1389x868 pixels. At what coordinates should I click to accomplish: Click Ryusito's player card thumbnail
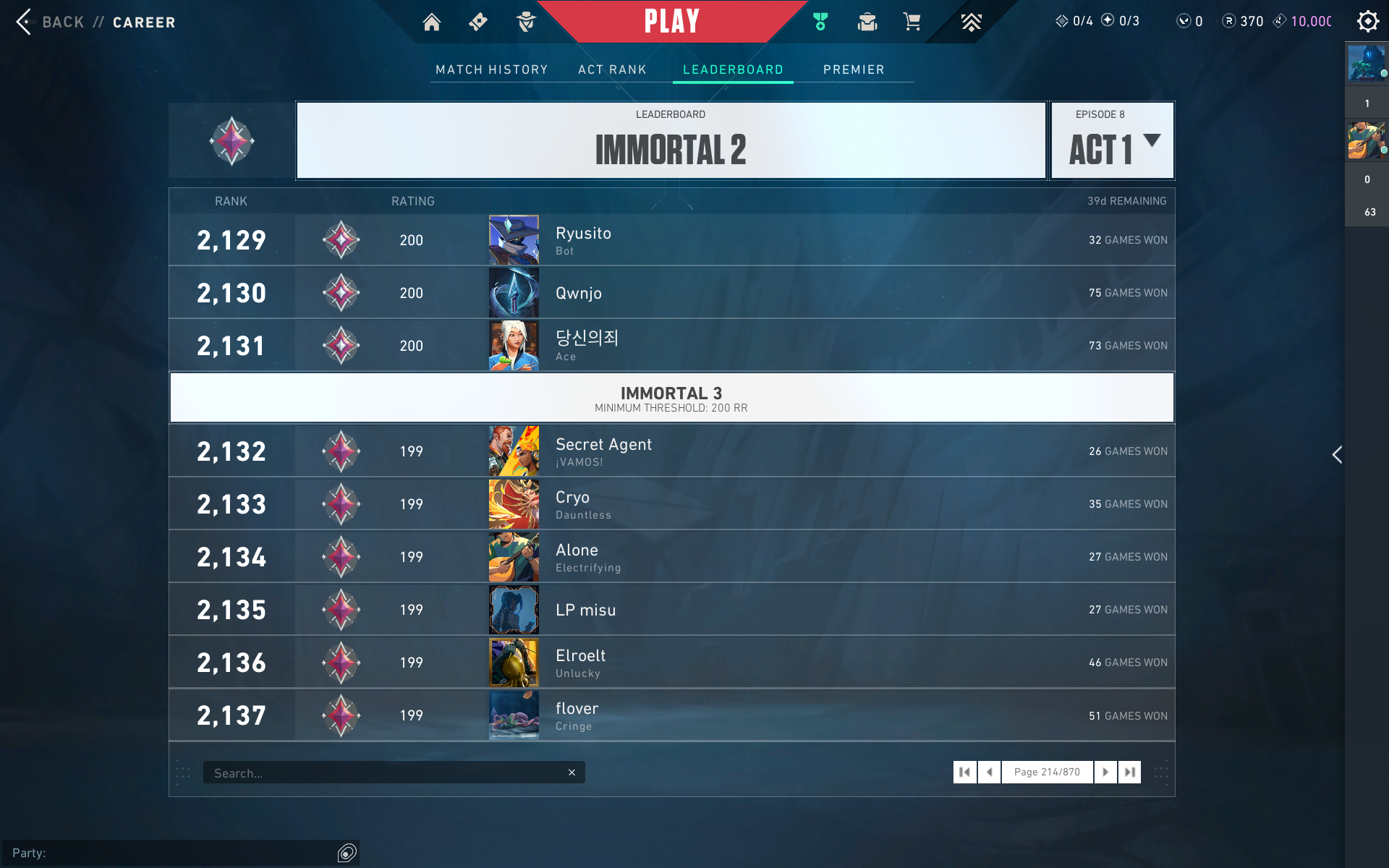coord(514,239)
